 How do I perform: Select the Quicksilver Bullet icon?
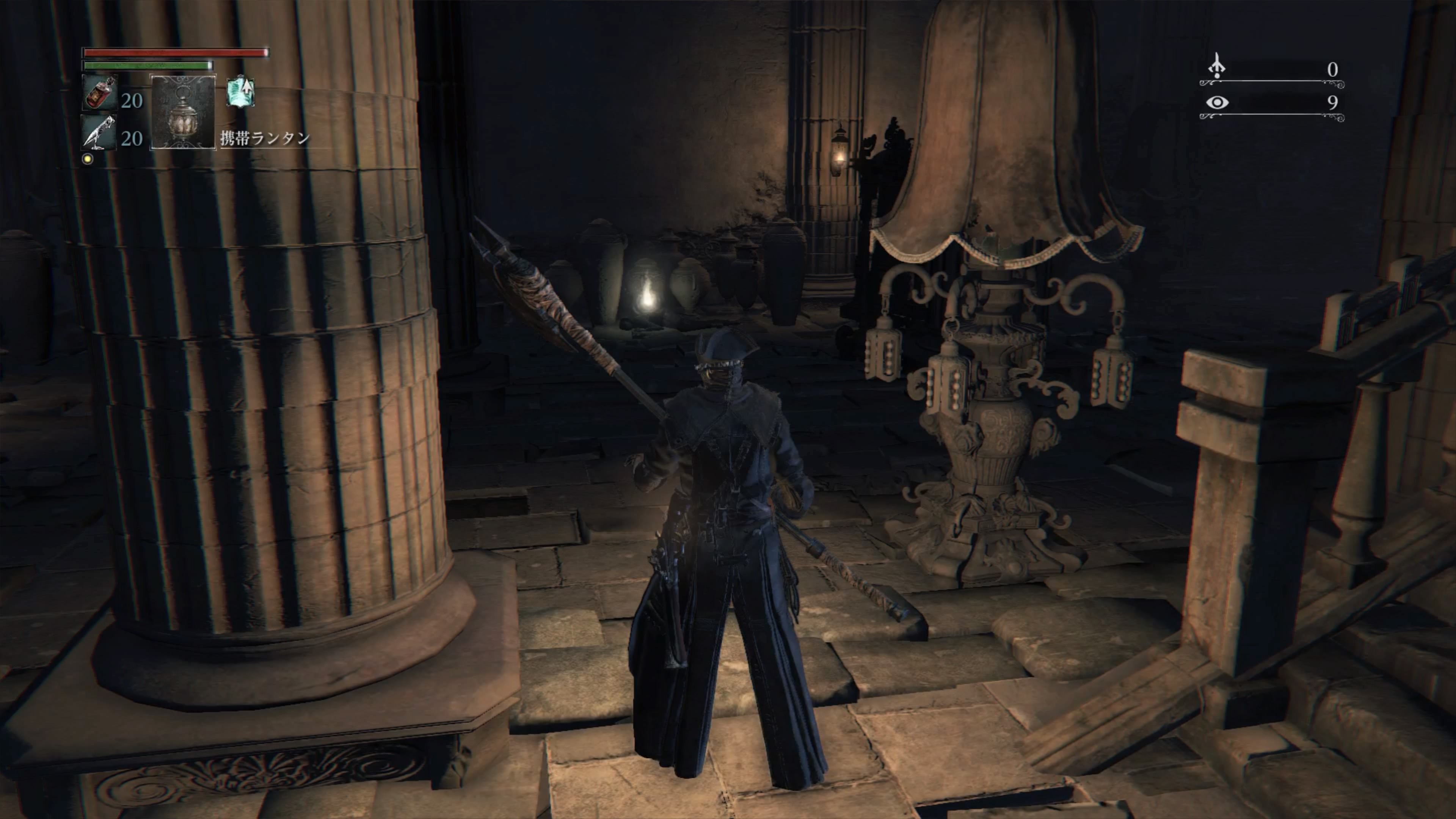click(x=99, y=133)
